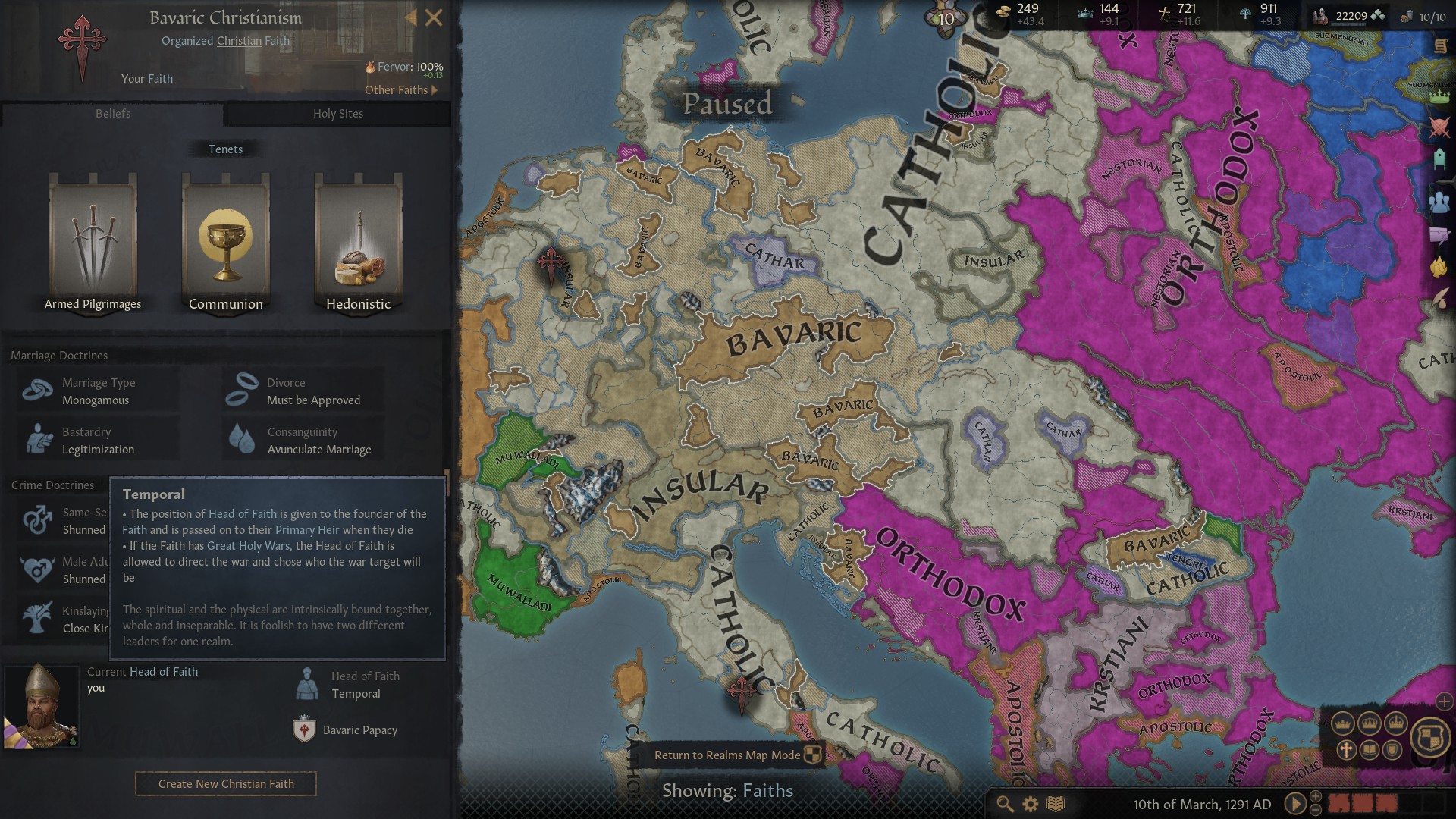Select the culture map mode book icon
The height and width of the screenshot is (819, 1456).
coord(1370,750)
